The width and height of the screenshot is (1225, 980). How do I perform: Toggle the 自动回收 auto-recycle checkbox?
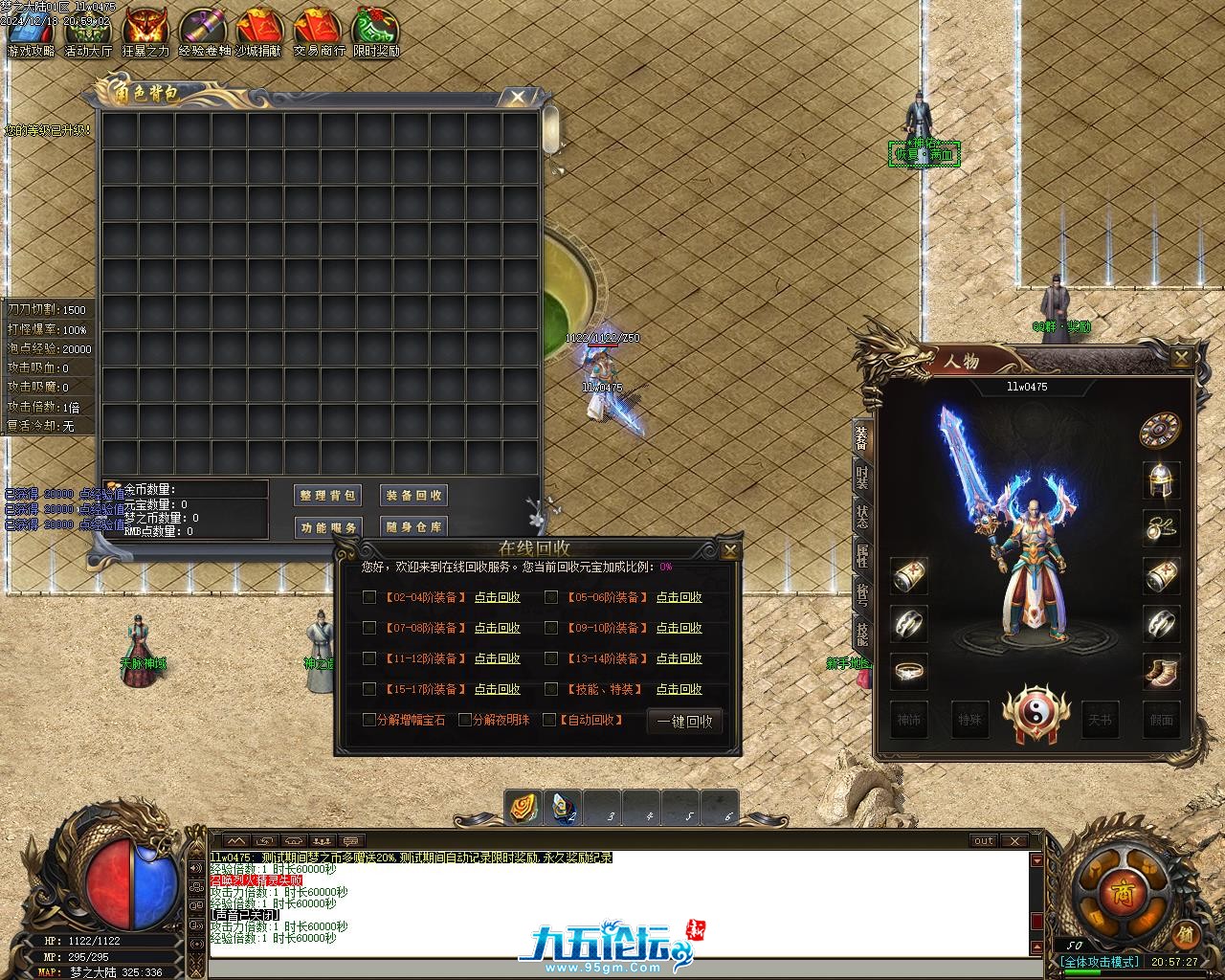[x=549, y=720]
